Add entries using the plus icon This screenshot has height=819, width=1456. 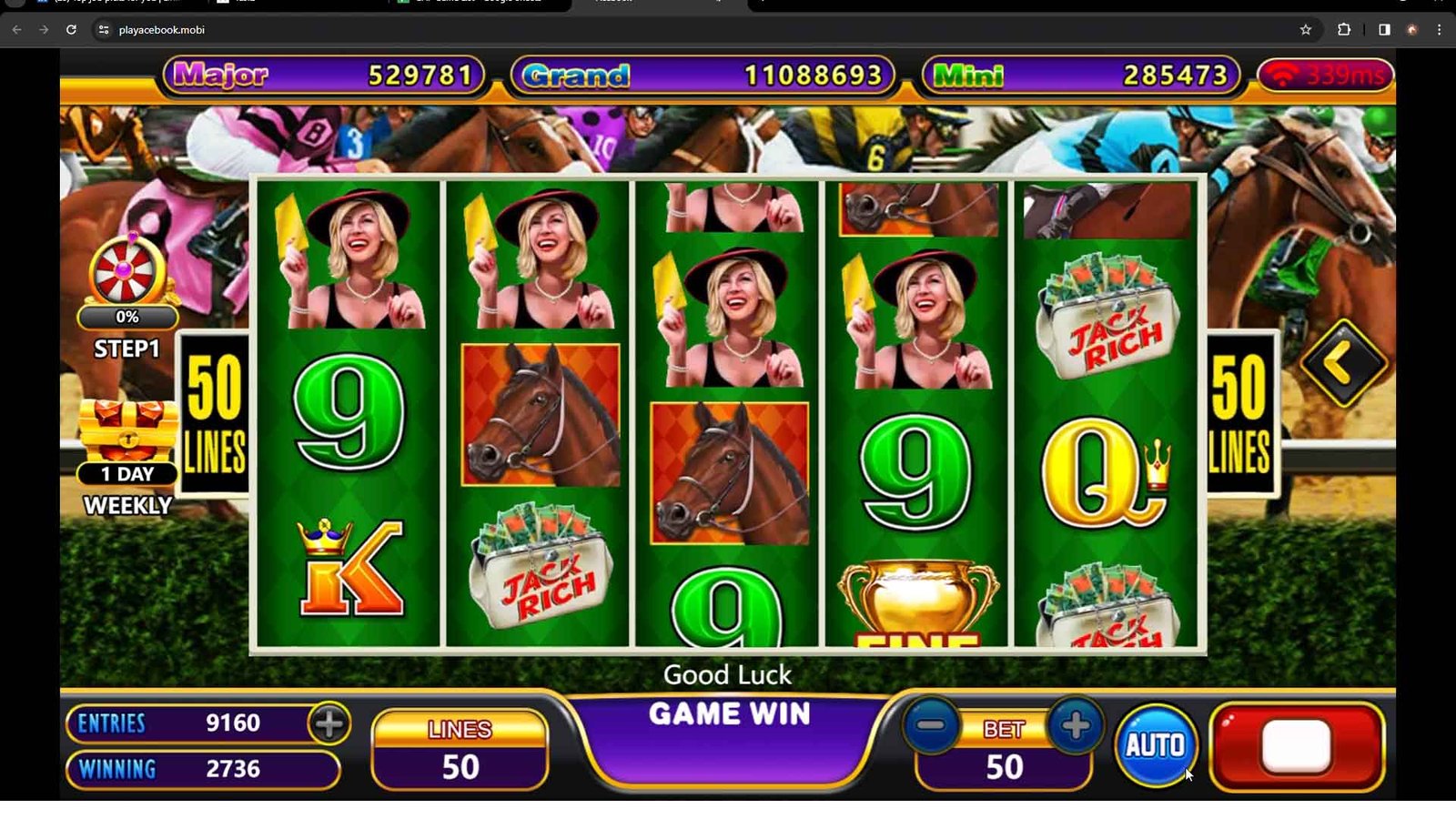[329, 723]
